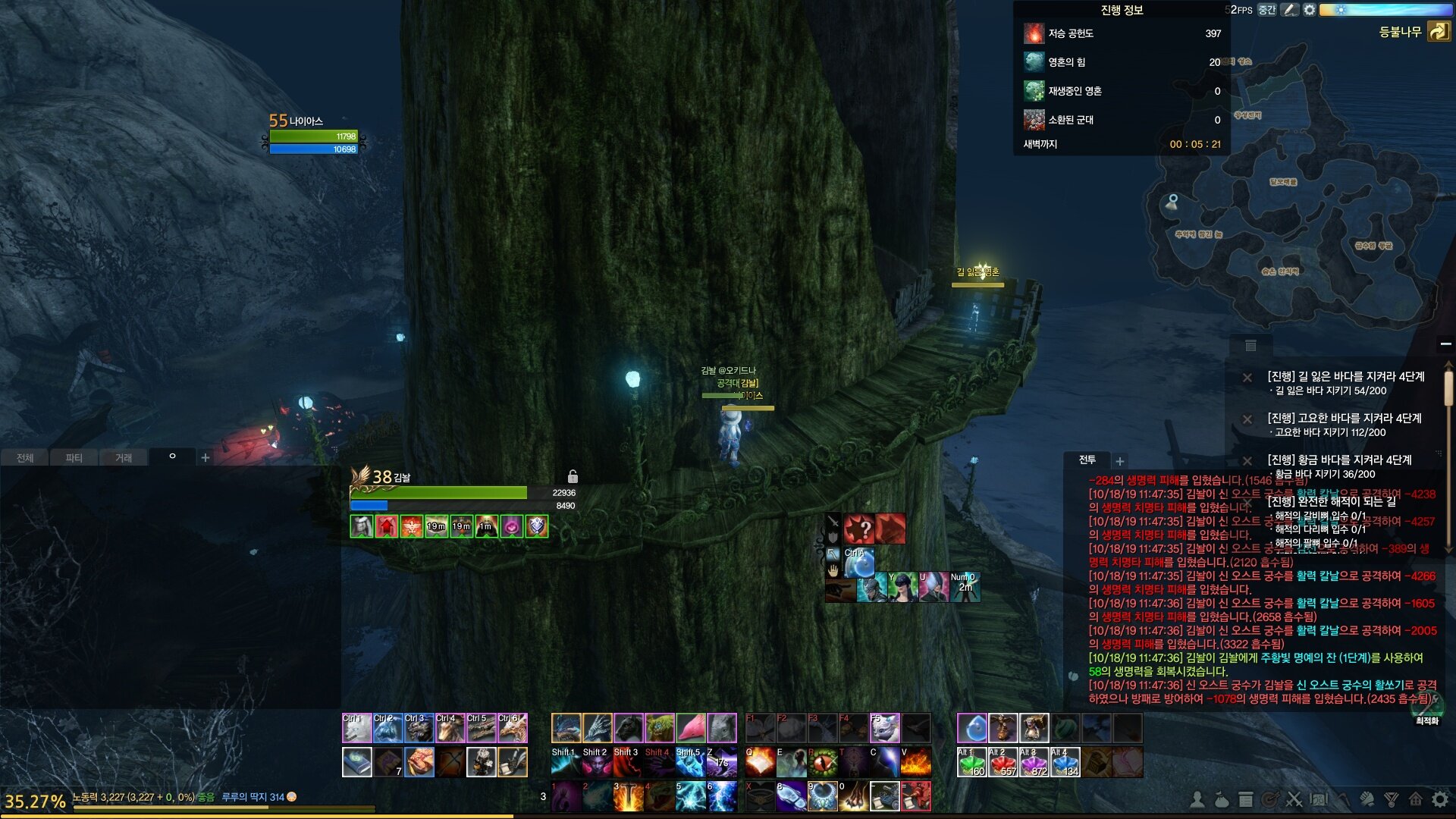Open the character silhouette menu icon
Viewport: 1456px width, 819px height.
point(1197,799)
